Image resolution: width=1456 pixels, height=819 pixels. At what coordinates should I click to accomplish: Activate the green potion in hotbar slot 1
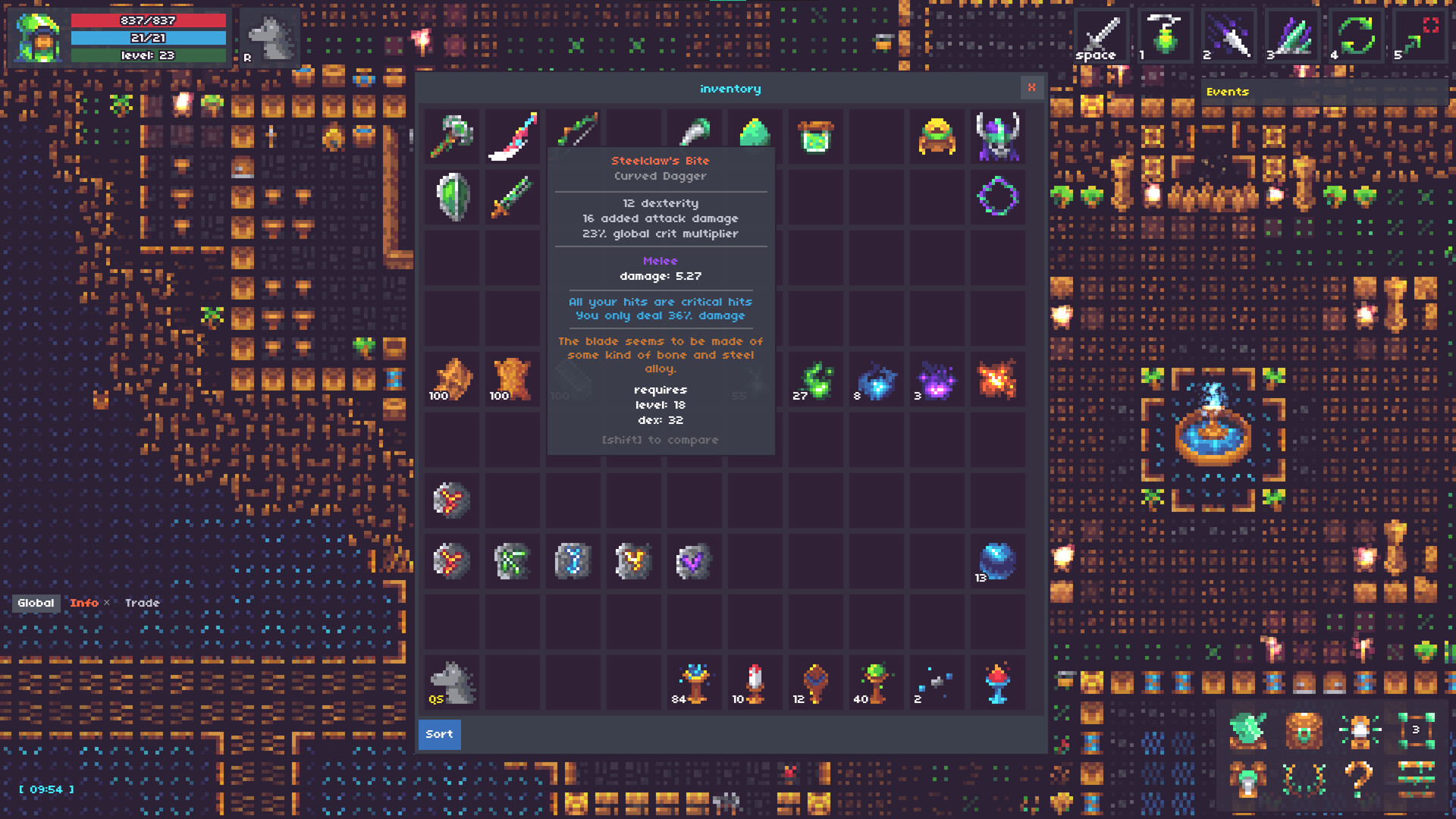(x=1165, y=34)
